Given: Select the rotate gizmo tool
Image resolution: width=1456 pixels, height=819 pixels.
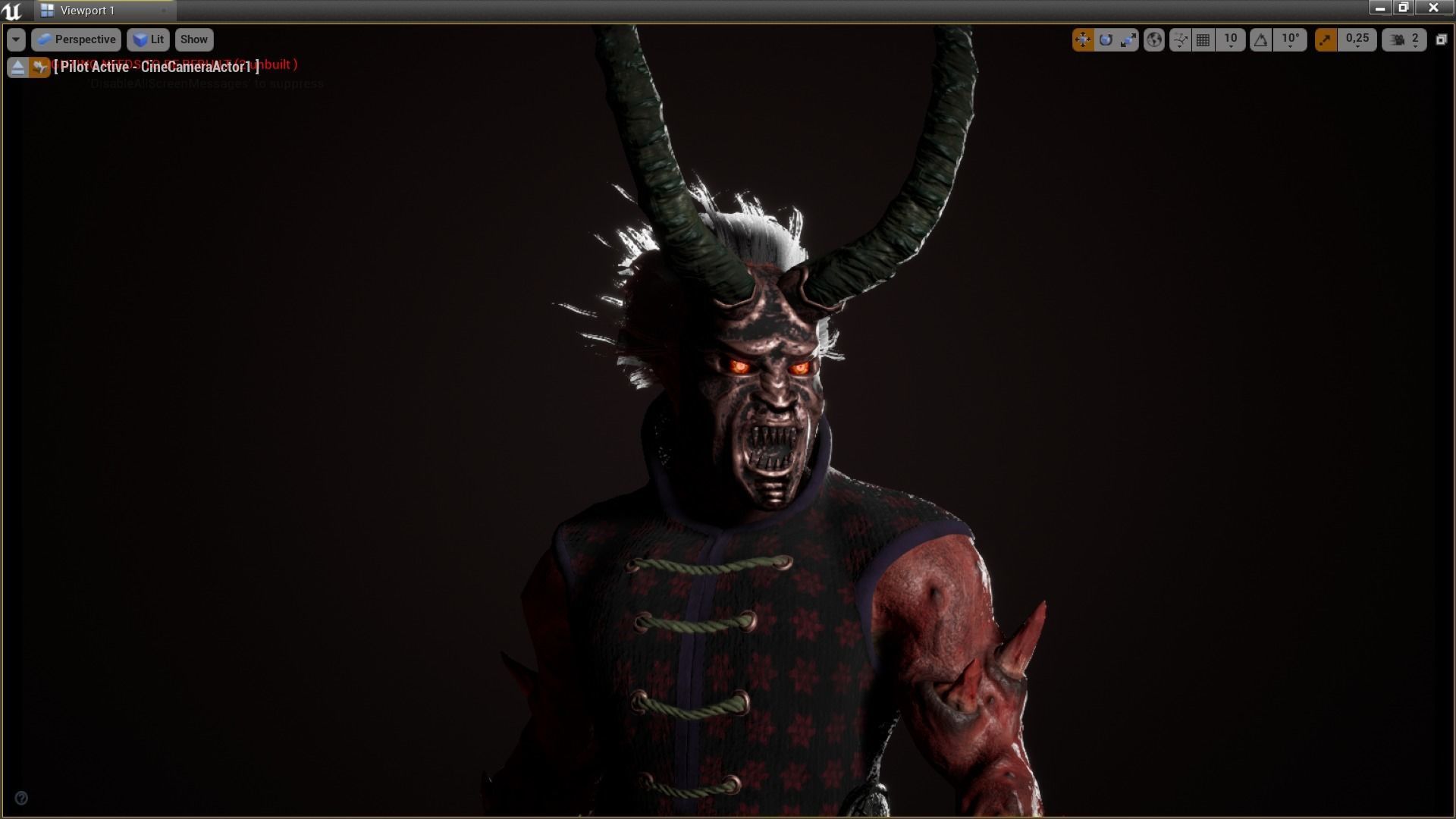Looking at the screenshot, I should click(1106, 39).
